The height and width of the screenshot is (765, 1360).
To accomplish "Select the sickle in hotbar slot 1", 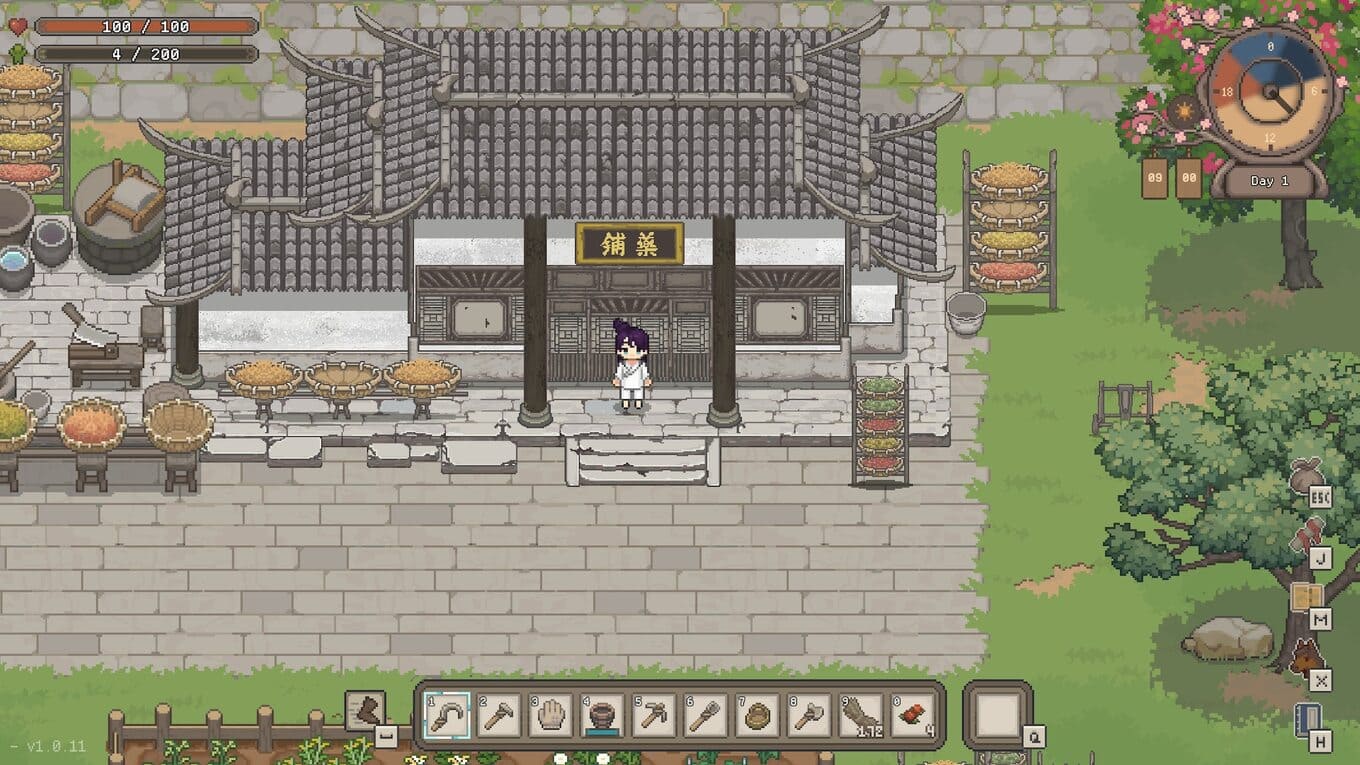I will coord(446,715).
